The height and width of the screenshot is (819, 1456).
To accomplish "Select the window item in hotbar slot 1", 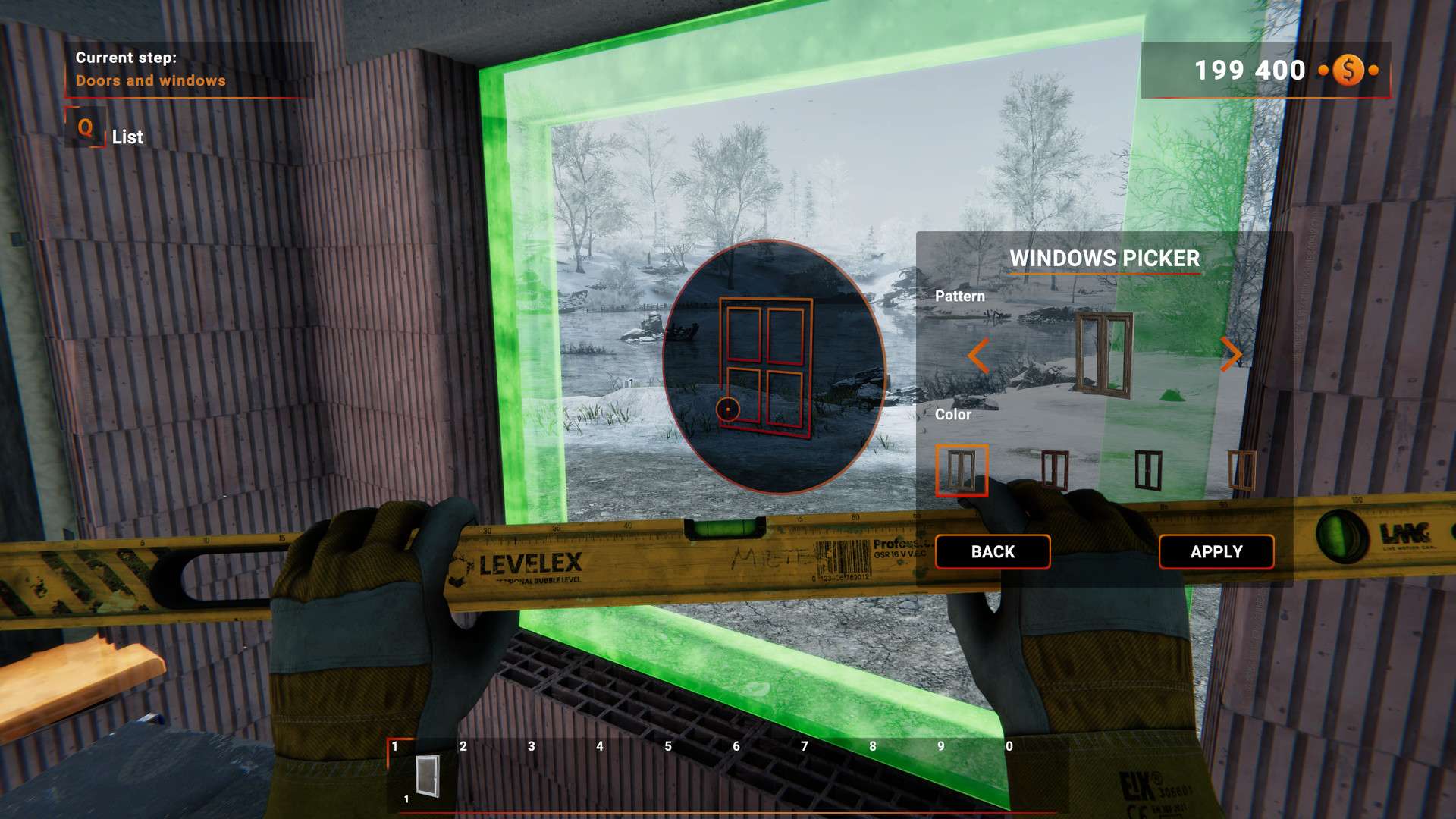I will pyautogui.click(x=427, y=776).
